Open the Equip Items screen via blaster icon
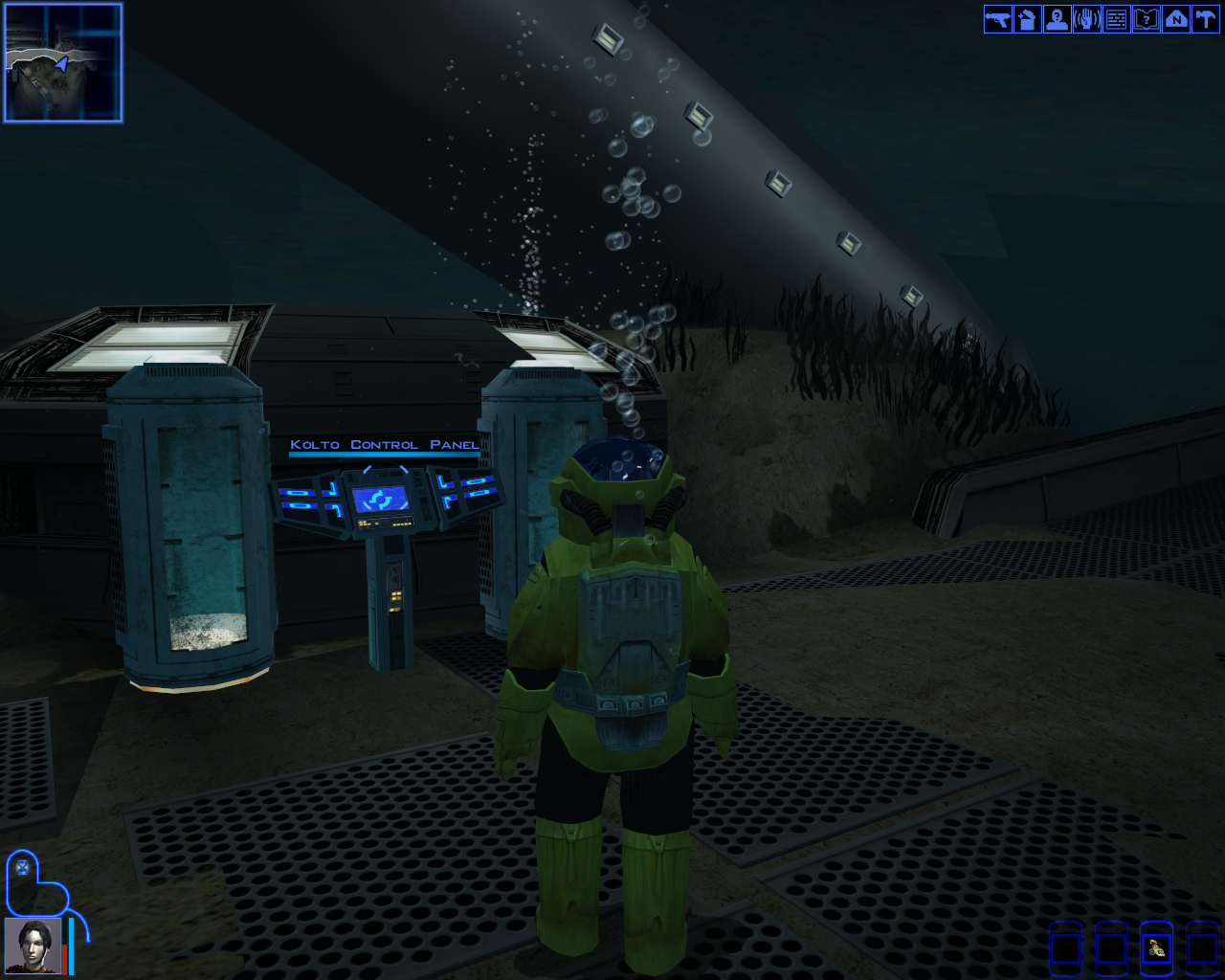Viewport: 1225px width, 980px height. point(997,19)
